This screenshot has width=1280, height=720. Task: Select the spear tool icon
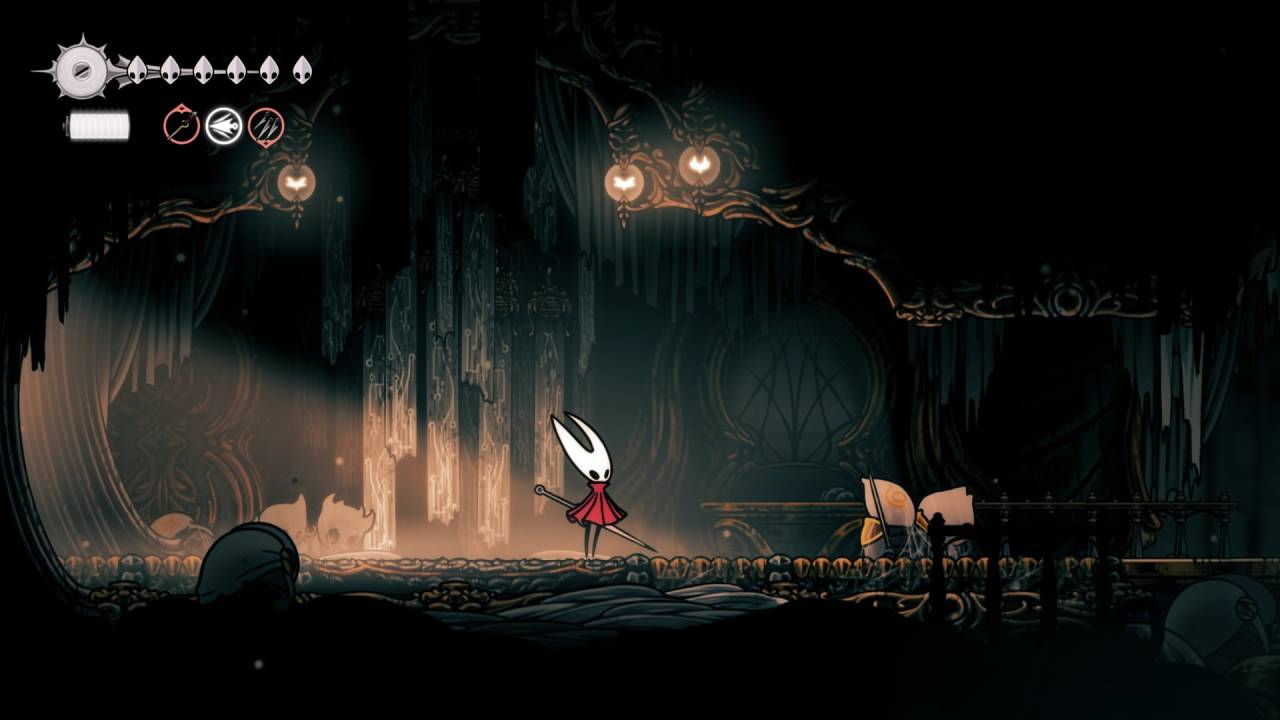coord(182,126)
